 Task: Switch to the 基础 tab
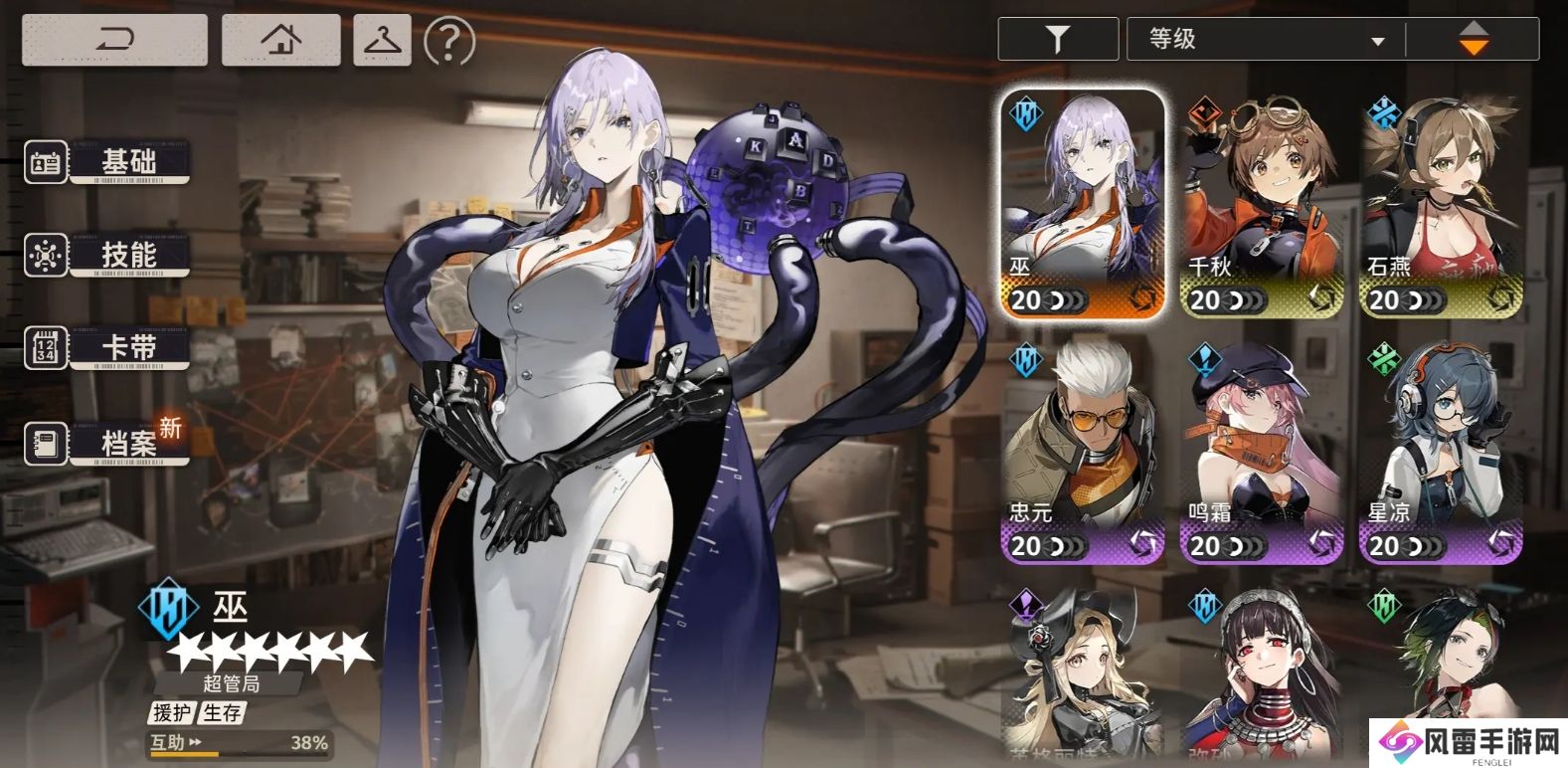107,161
